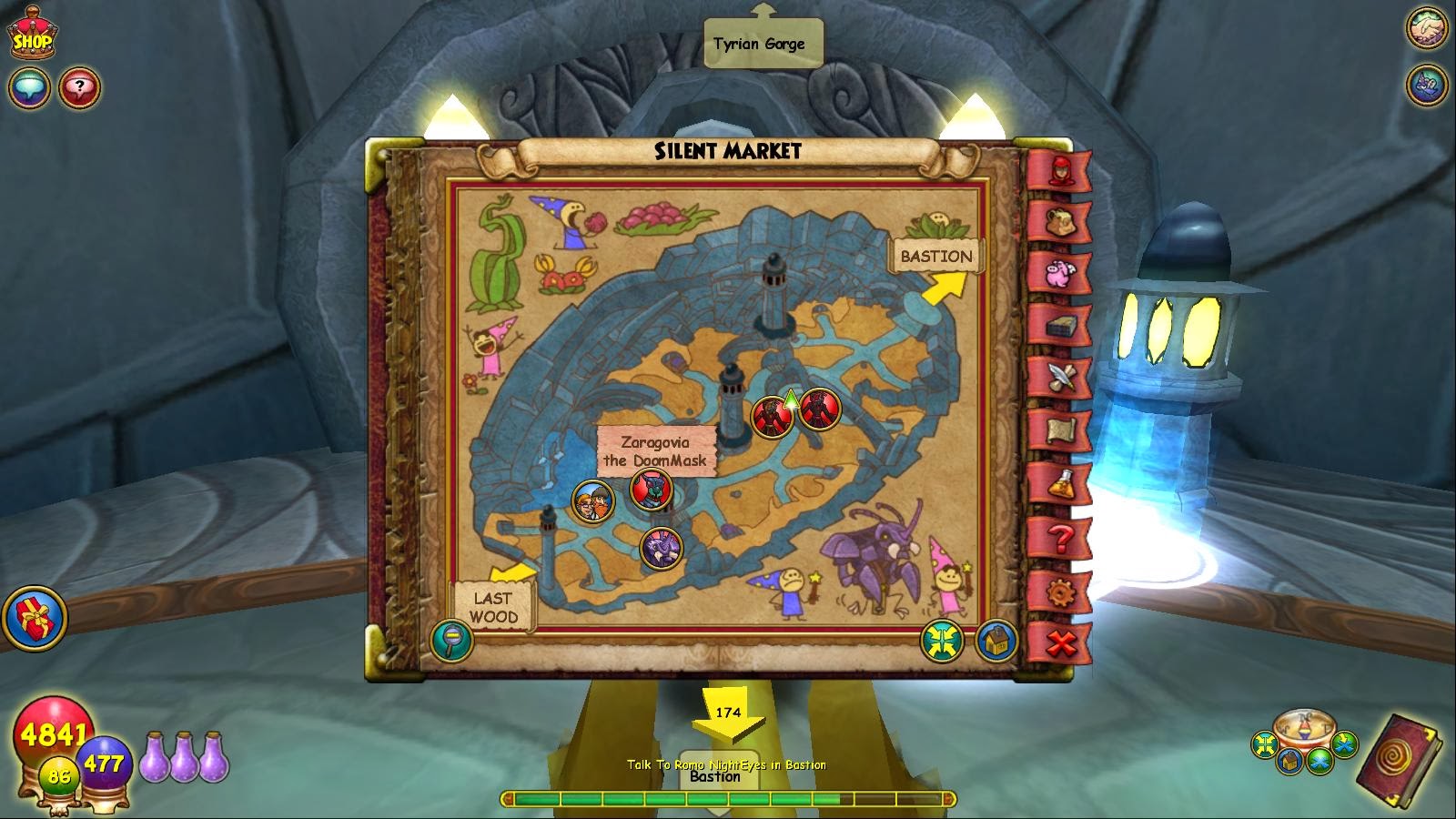Select the Zaragovia the DoomMask boss marker
The height and width of the screenshot is (819, 1456).
point(649,492)
